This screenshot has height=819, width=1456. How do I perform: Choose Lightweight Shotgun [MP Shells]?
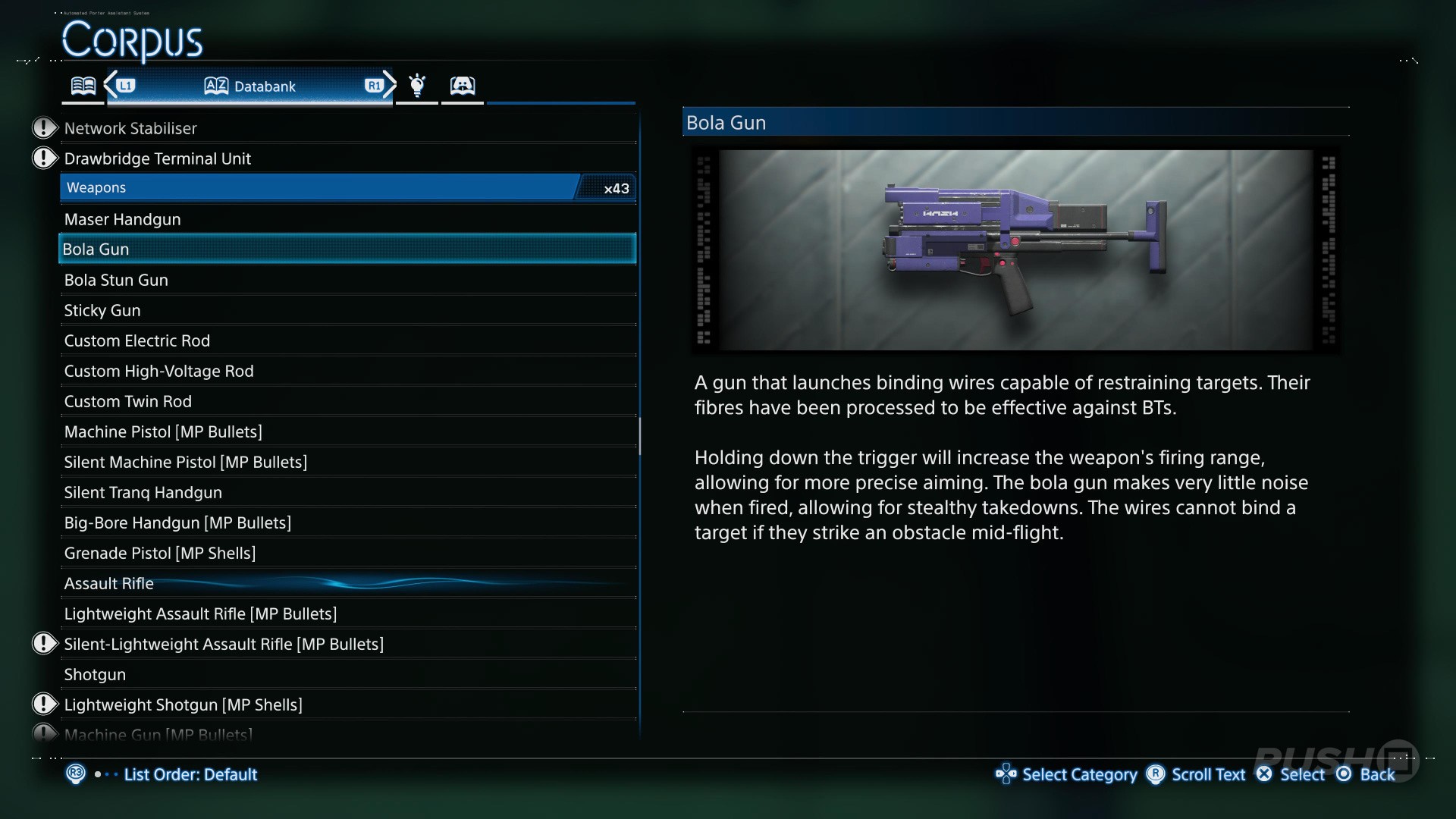point(184,704)
